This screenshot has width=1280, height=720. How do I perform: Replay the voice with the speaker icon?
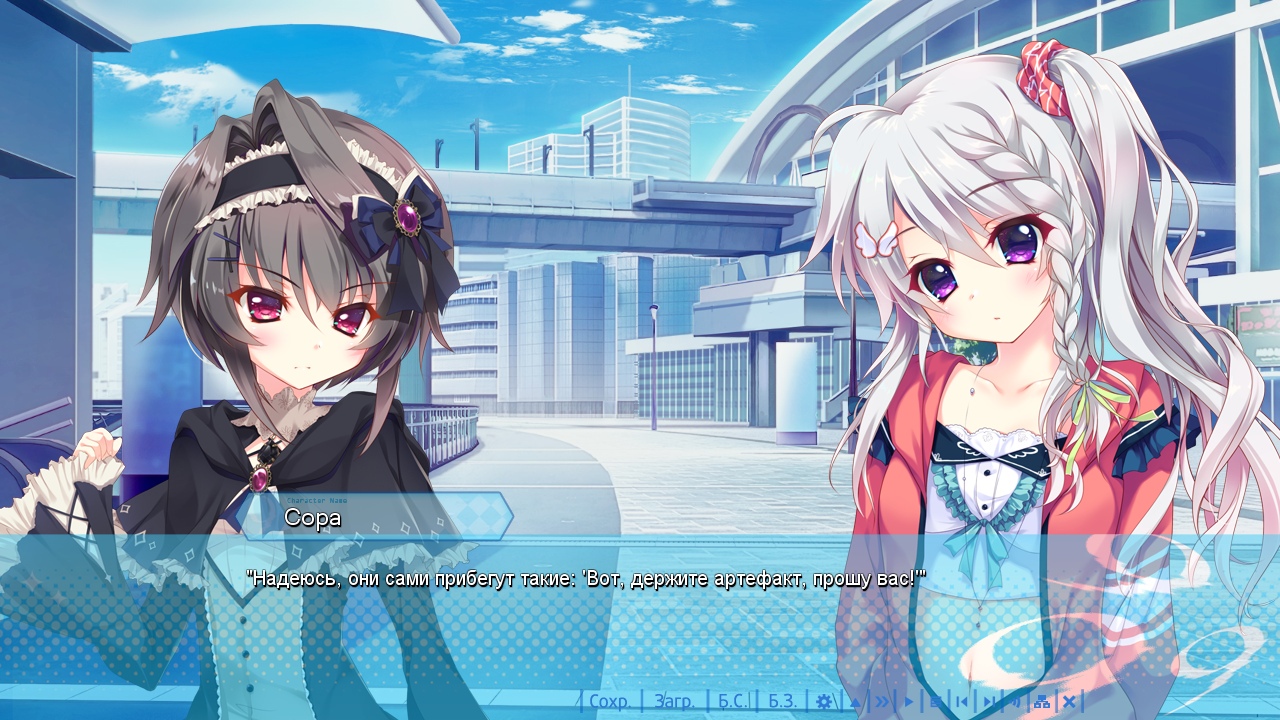(x=1014, y=701)
